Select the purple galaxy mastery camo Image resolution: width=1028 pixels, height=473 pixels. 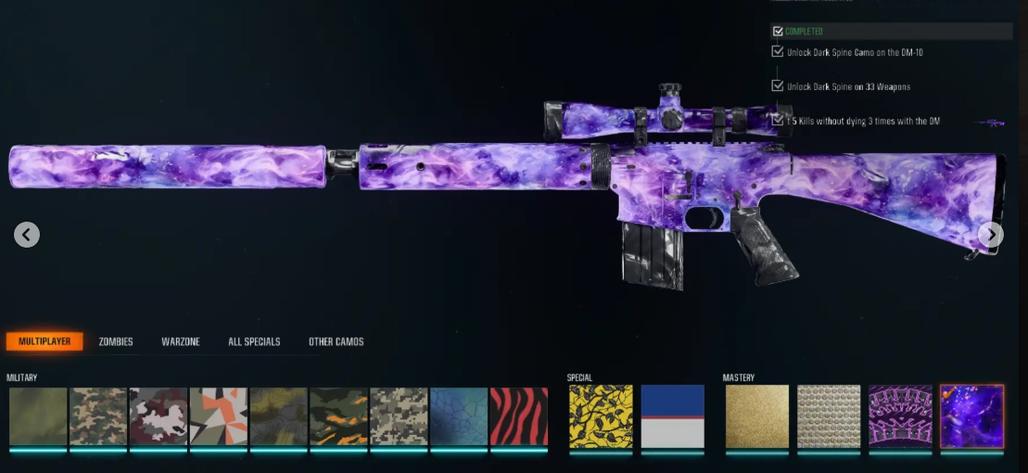972,416
